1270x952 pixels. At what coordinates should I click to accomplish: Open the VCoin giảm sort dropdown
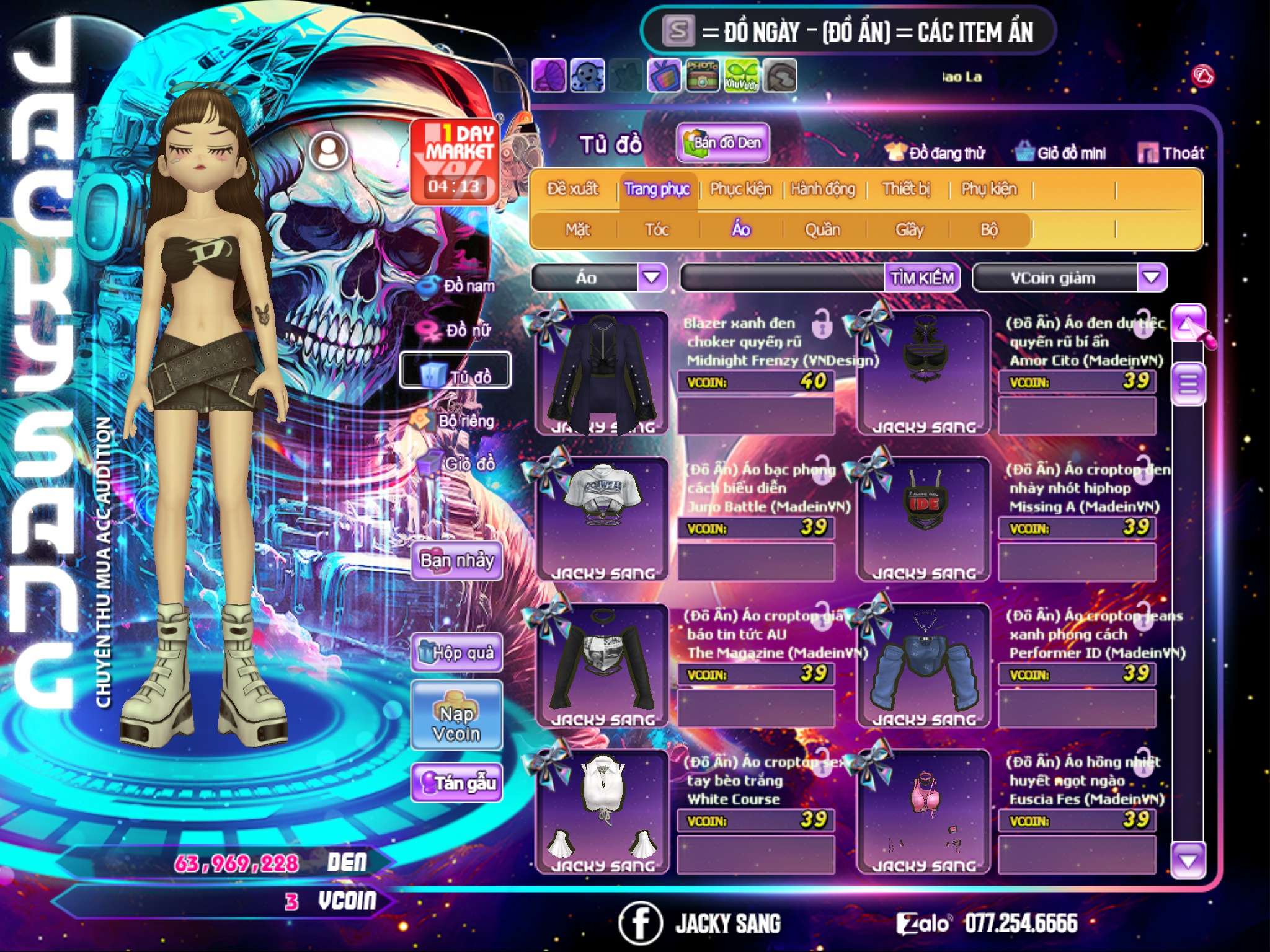pyautogui.click(x=1152, y=278)
